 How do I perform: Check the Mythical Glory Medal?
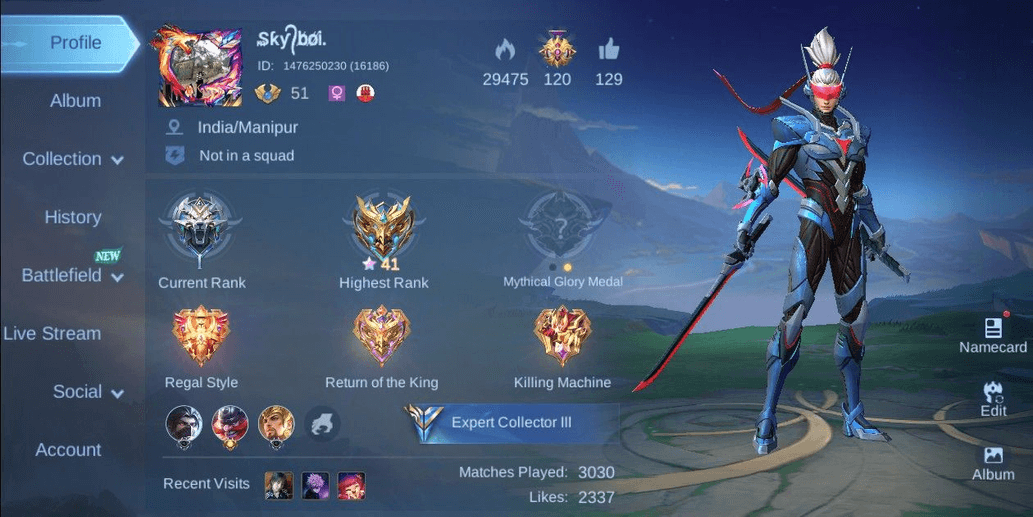point(562,230)
